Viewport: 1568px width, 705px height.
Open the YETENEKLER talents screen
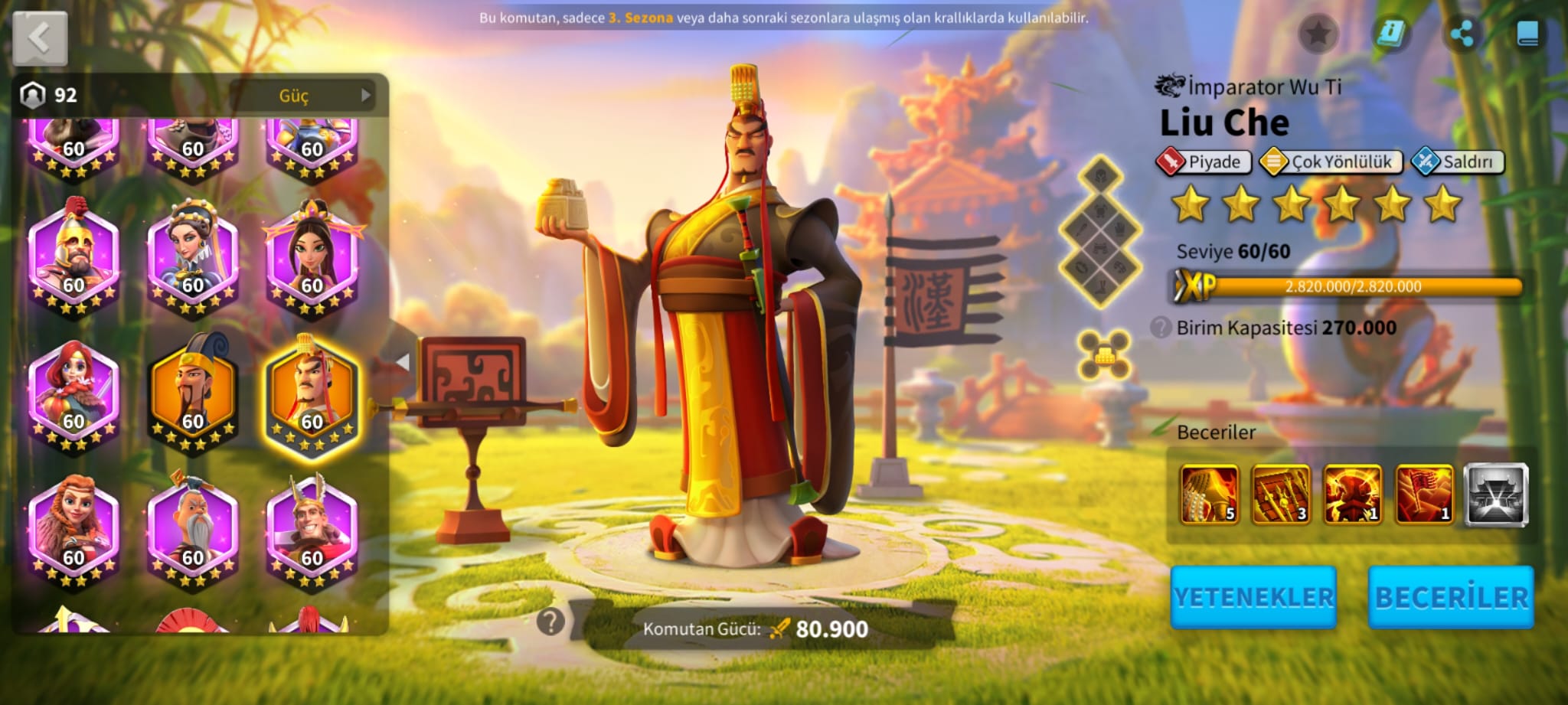1253,597
